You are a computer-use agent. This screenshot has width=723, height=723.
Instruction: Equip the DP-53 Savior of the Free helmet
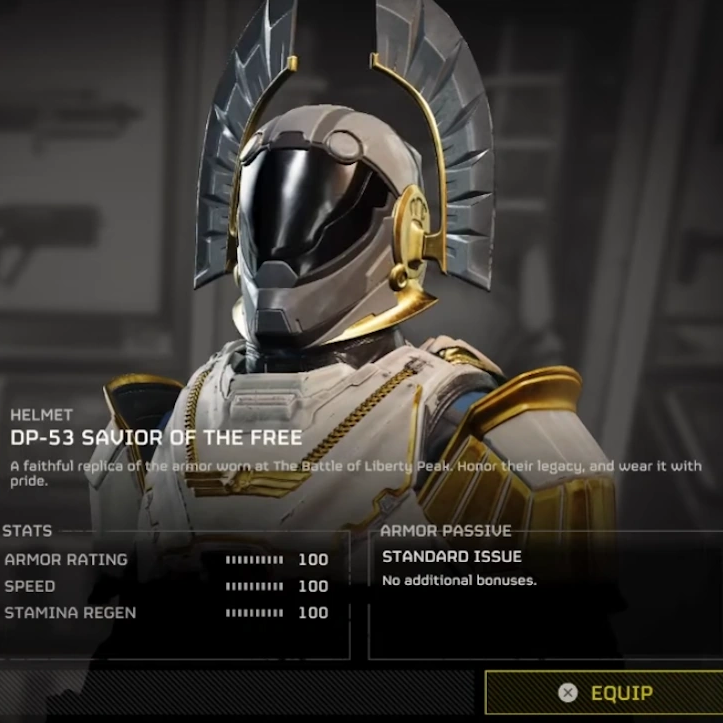click(606, 692)
